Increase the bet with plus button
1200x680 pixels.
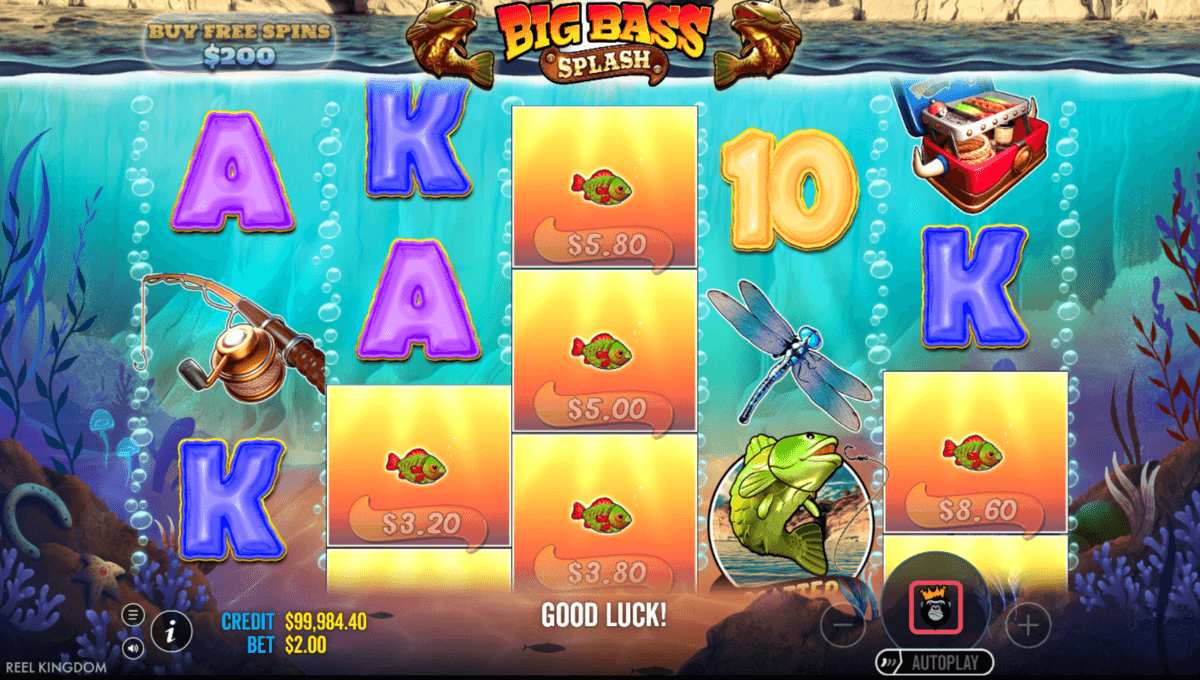1027,626
